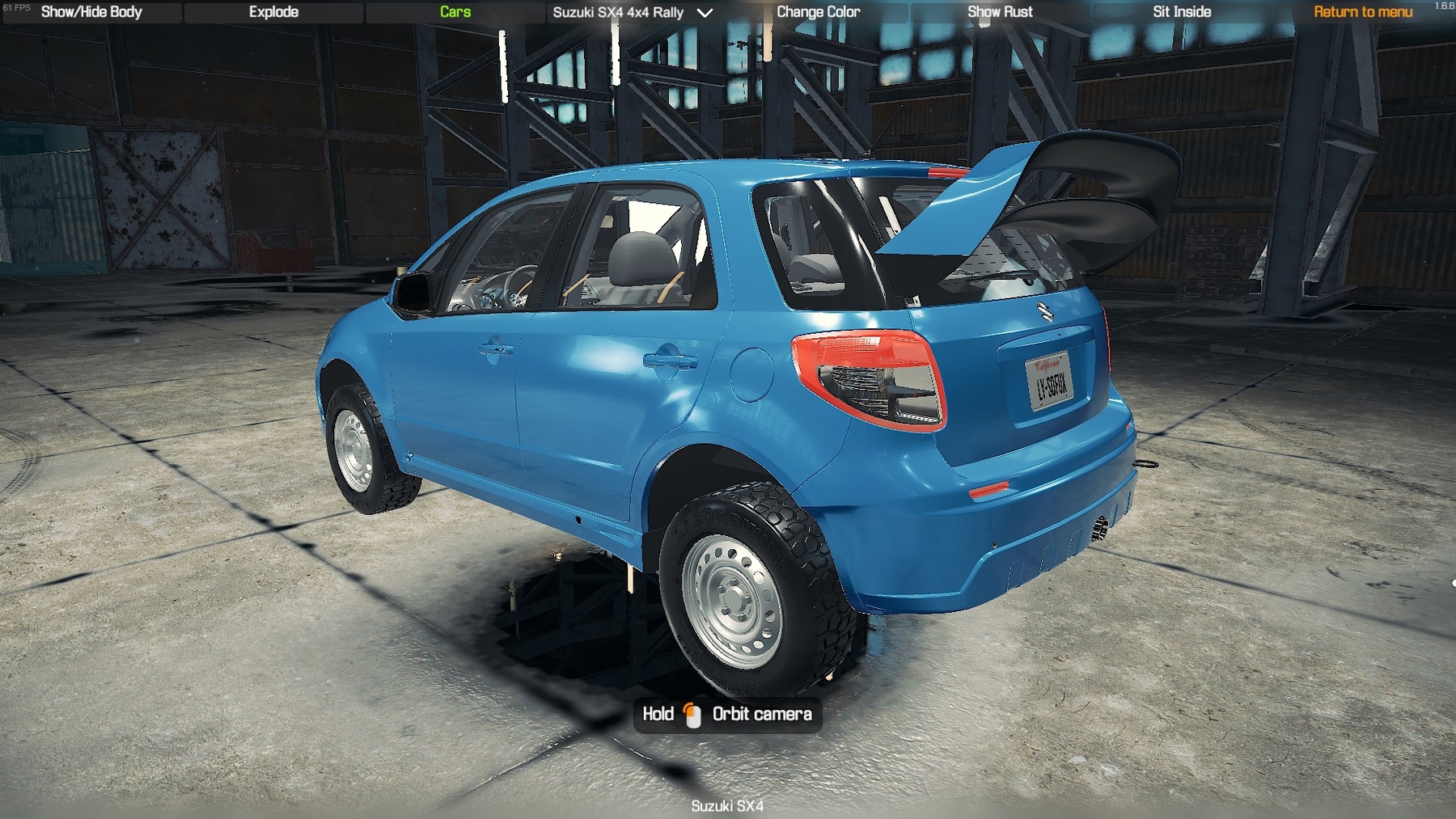Select the Cars tab
Viewport: 1456px width, 819px height.
[455, 12]
